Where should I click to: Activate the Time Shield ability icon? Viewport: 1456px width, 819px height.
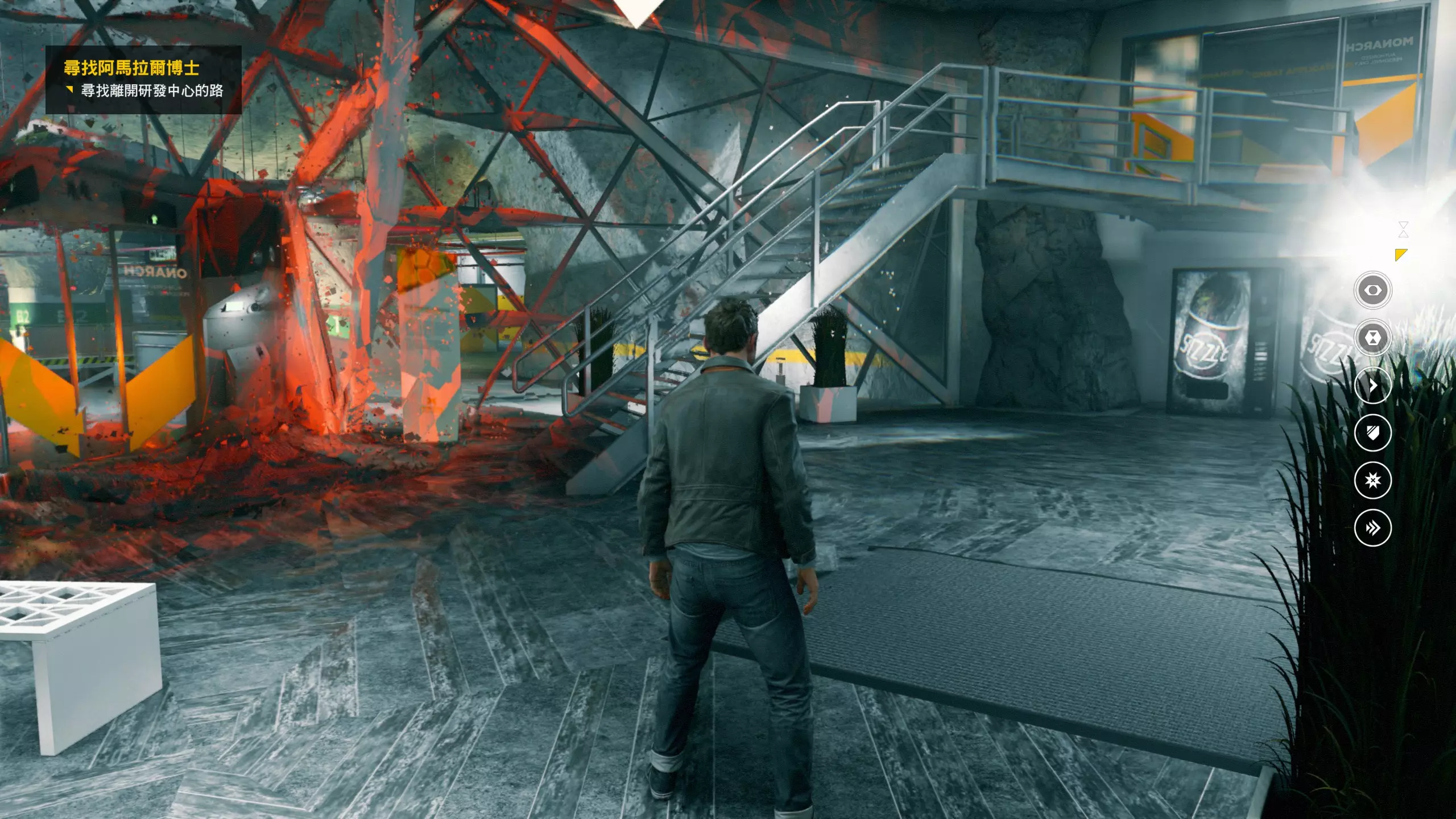pos(1372,433)
